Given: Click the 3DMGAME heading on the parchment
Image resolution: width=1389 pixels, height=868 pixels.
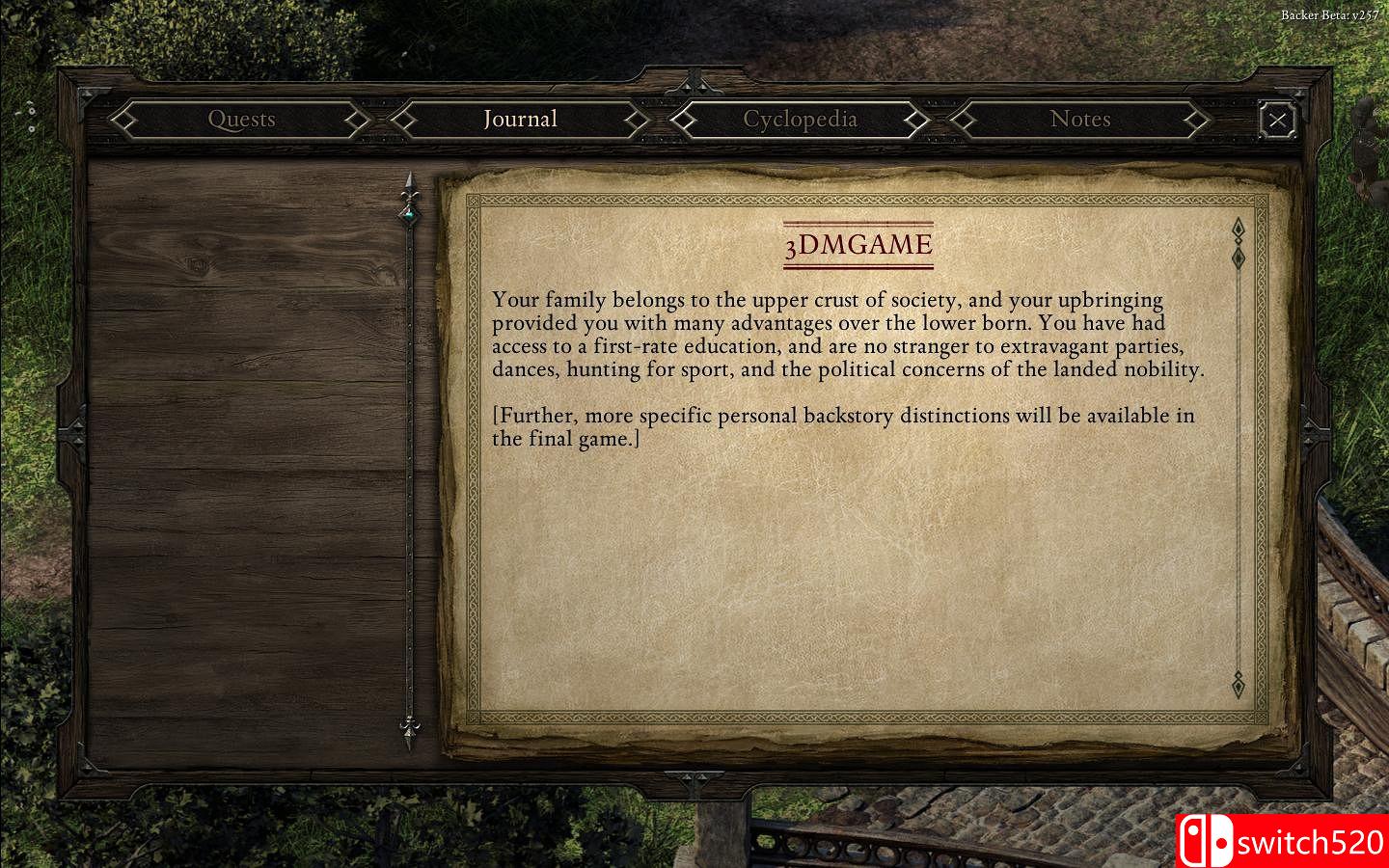Looking at the screenshot, I should click(857, 243).
